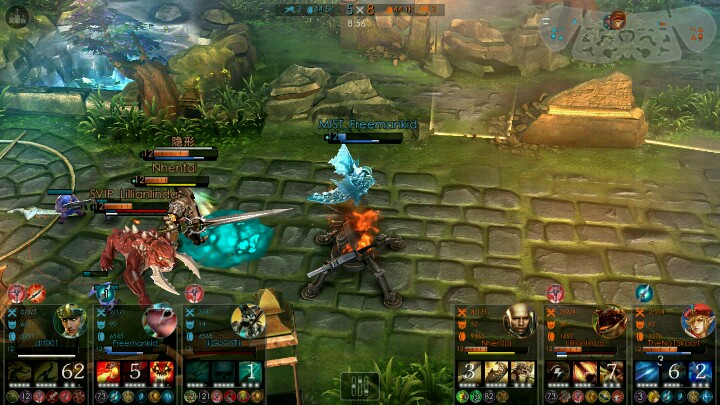This screenshot has width=720, height=405.
Task: Click the ability showing cooldown 62
Action: (x=72, y=373)
